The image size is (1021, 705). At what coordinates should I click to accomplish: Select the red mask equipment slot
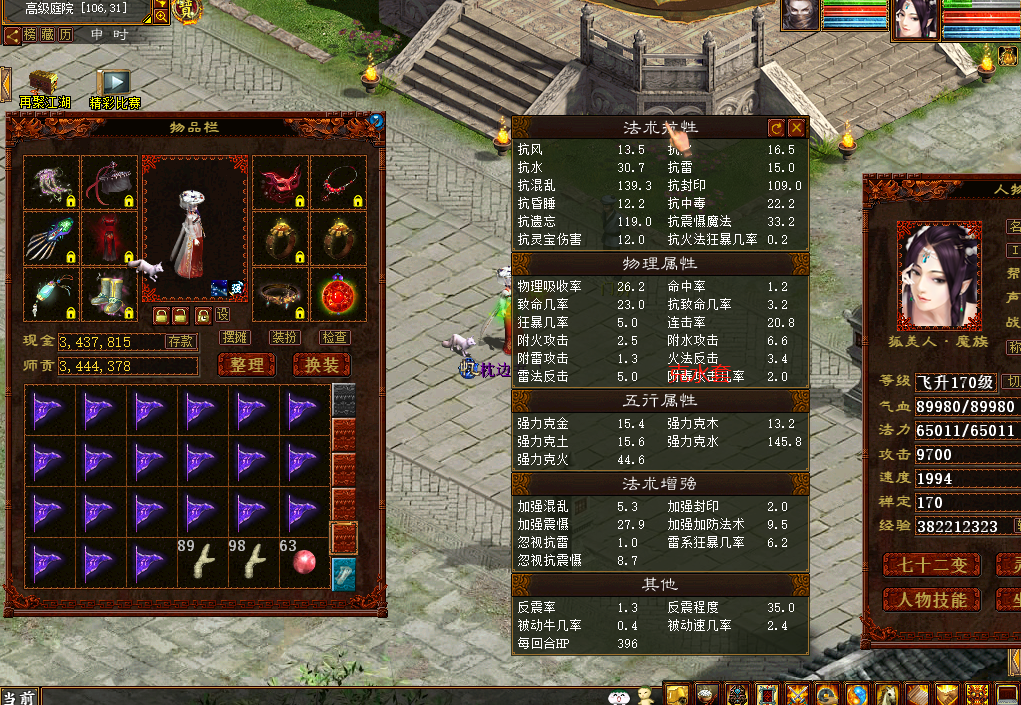tap(280, 184)
